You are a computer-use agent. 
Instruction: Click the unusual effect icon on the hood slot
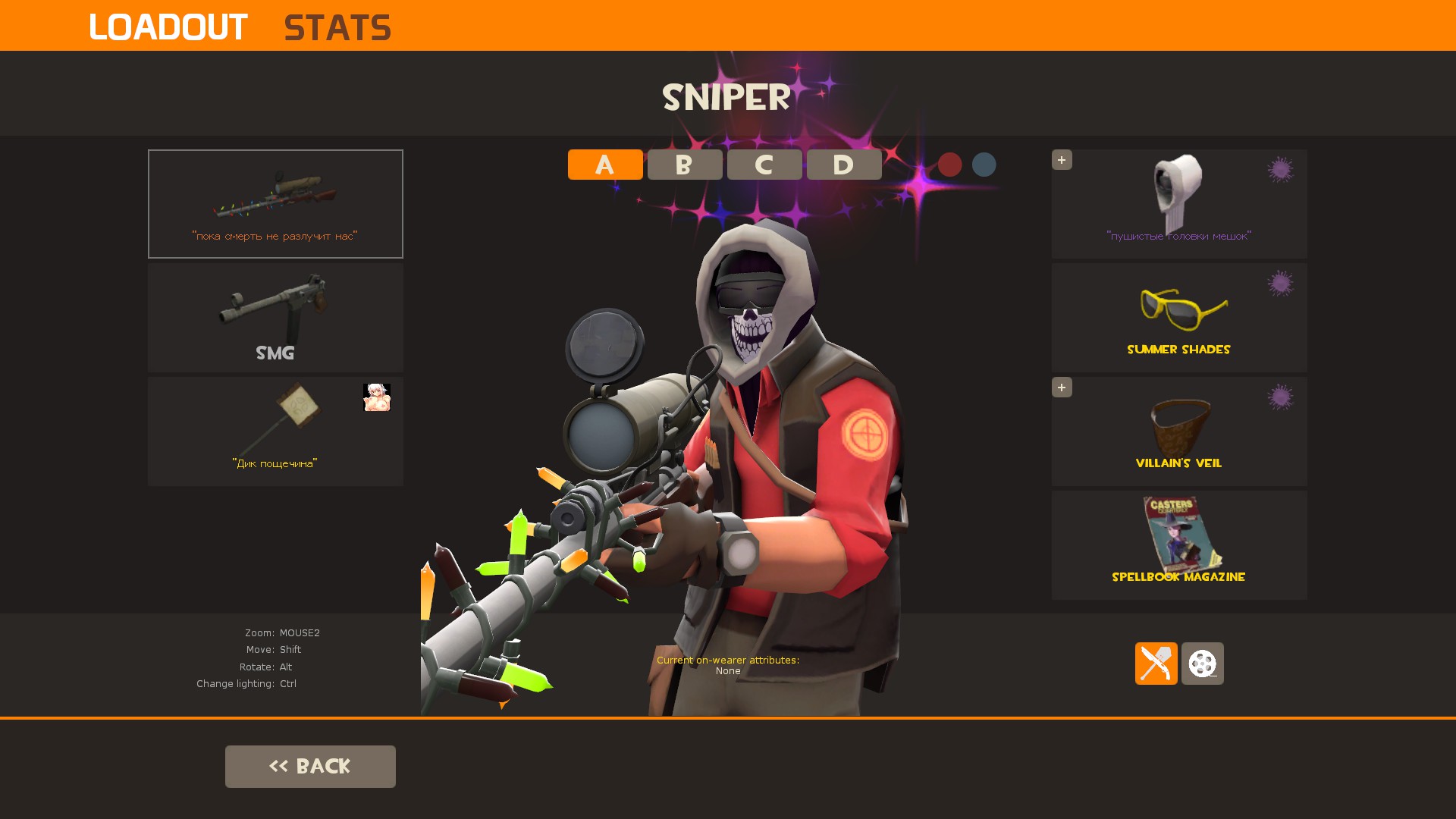click(x=1282, y=169)
